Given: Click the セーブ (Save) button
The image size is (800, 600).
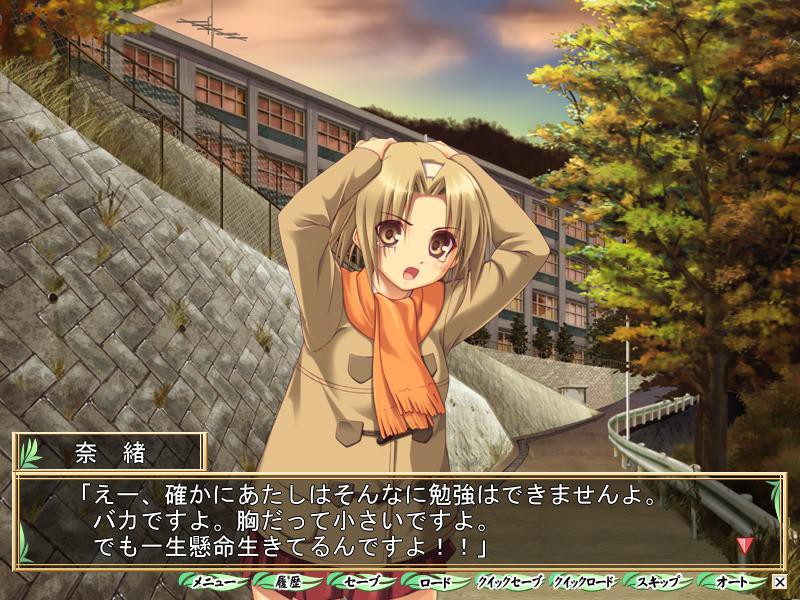Looking at the screenshot, I should coord(362,581).
